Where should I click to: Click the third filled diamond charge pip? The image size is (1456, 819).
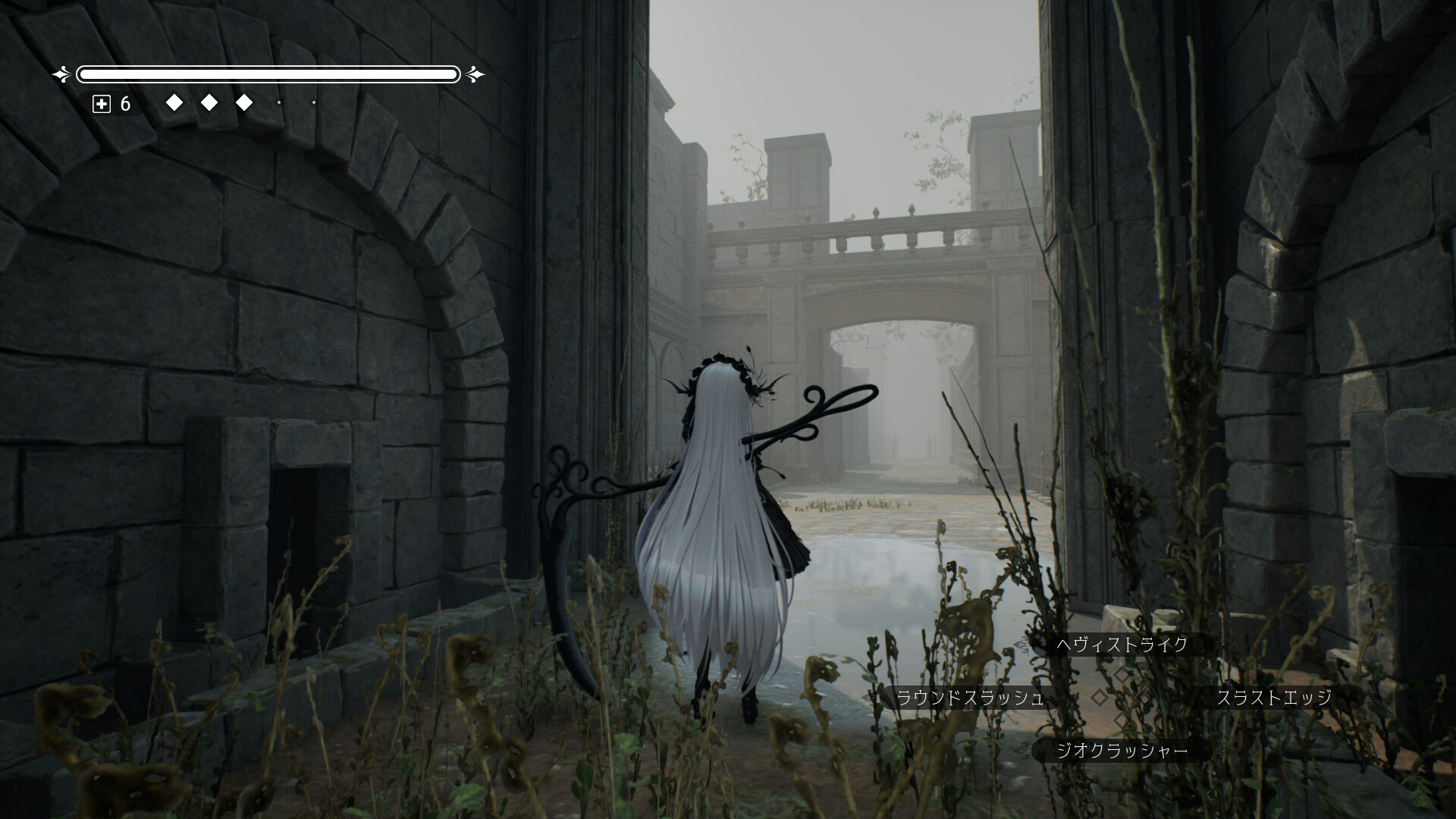(x=244, y=102)
